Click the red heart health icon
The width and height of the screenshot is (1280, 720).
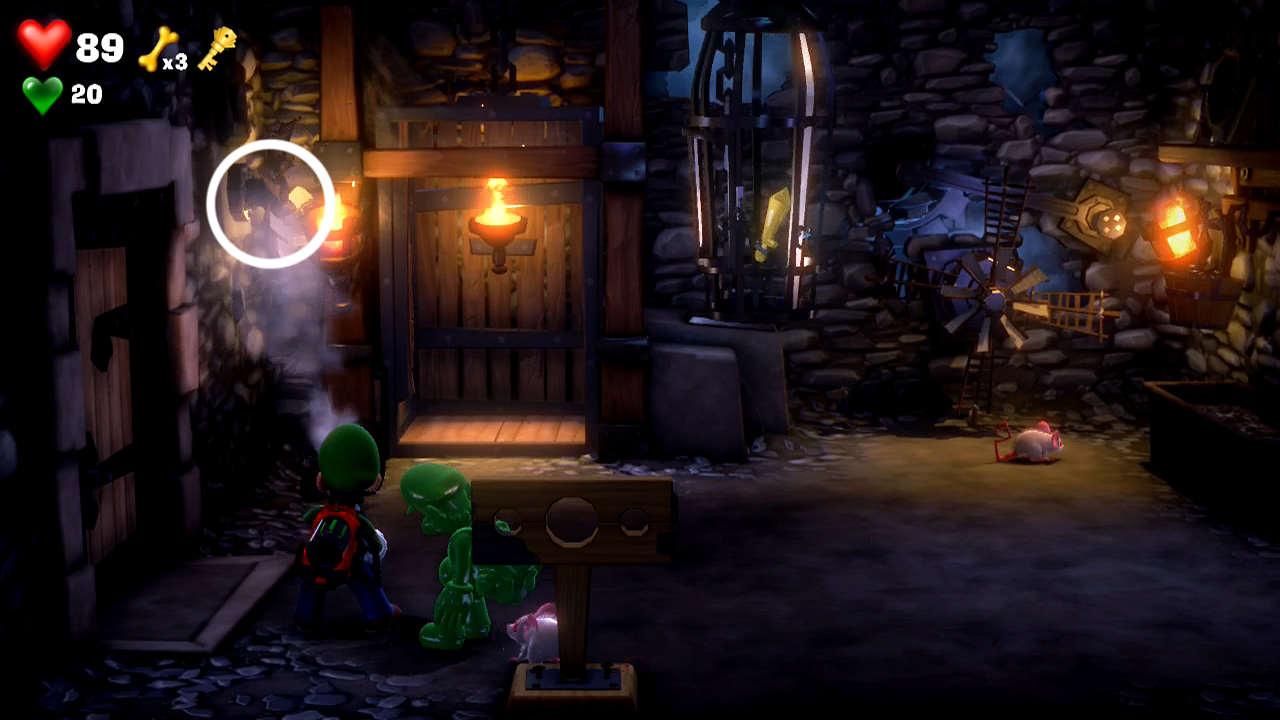coord(42,40)
